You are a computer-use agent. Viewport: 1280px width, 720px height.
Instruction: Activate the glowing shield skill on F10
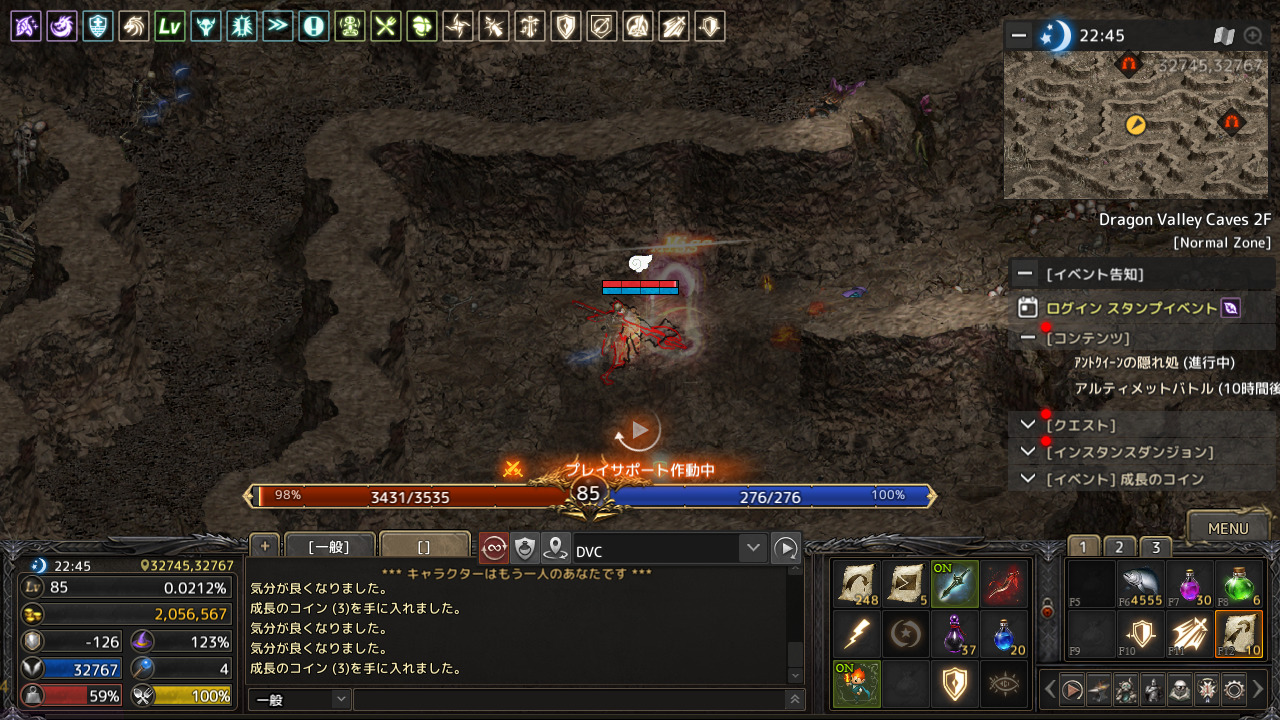[1139, 634]
